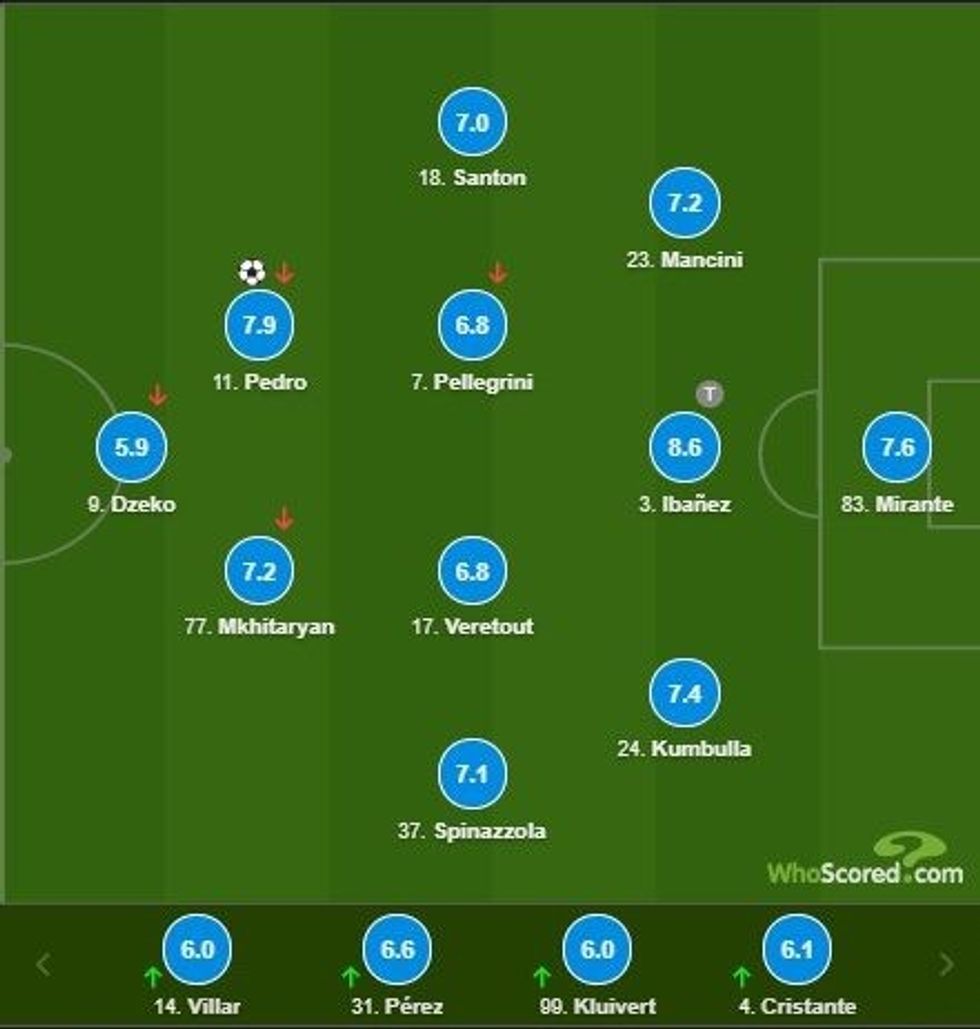Show next substitutes with right arrow
The height and width of the screenshot is (1029, 980).
click(946, 965)
